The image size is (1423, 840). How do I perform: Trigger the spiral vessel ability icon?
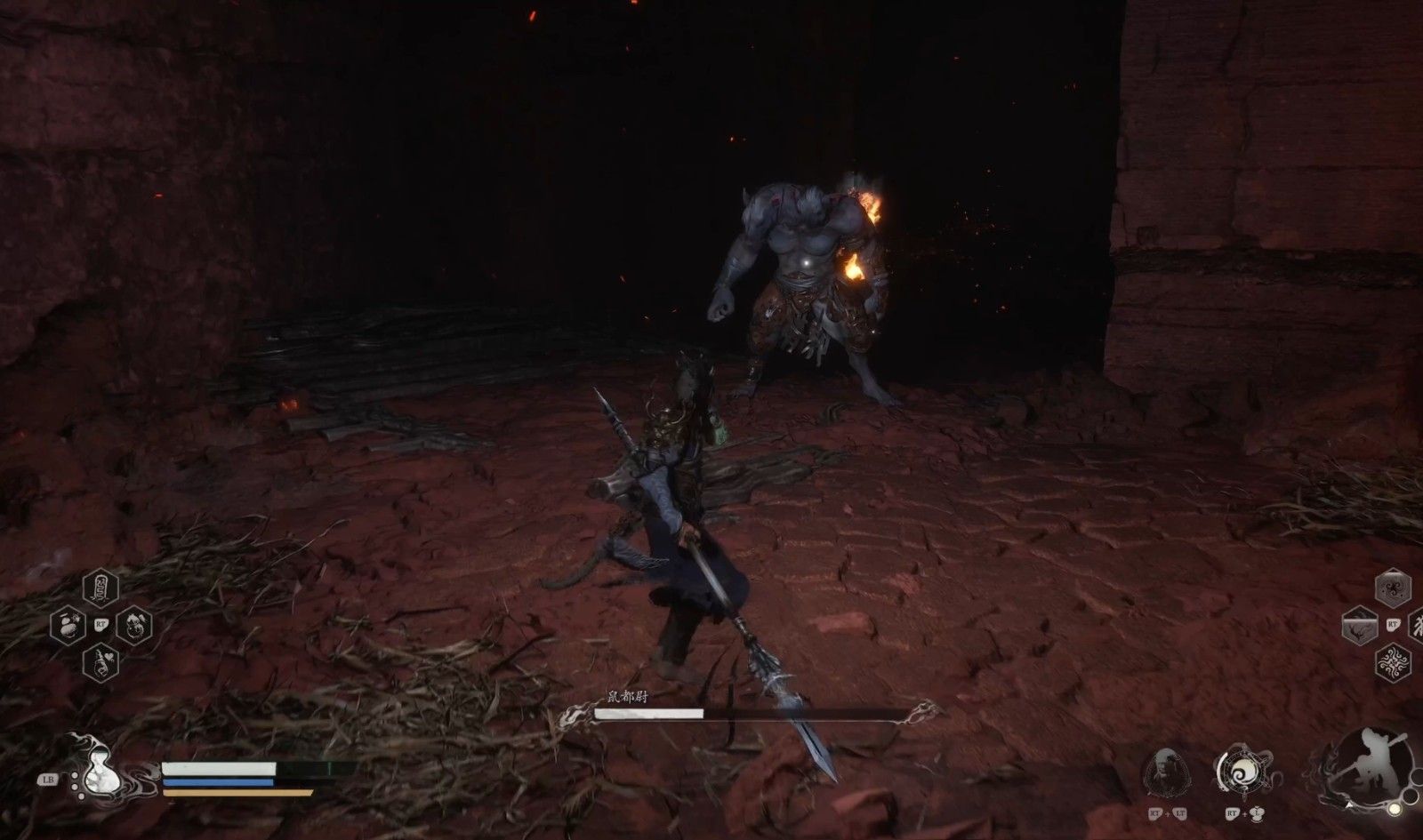click(1238, 770)
